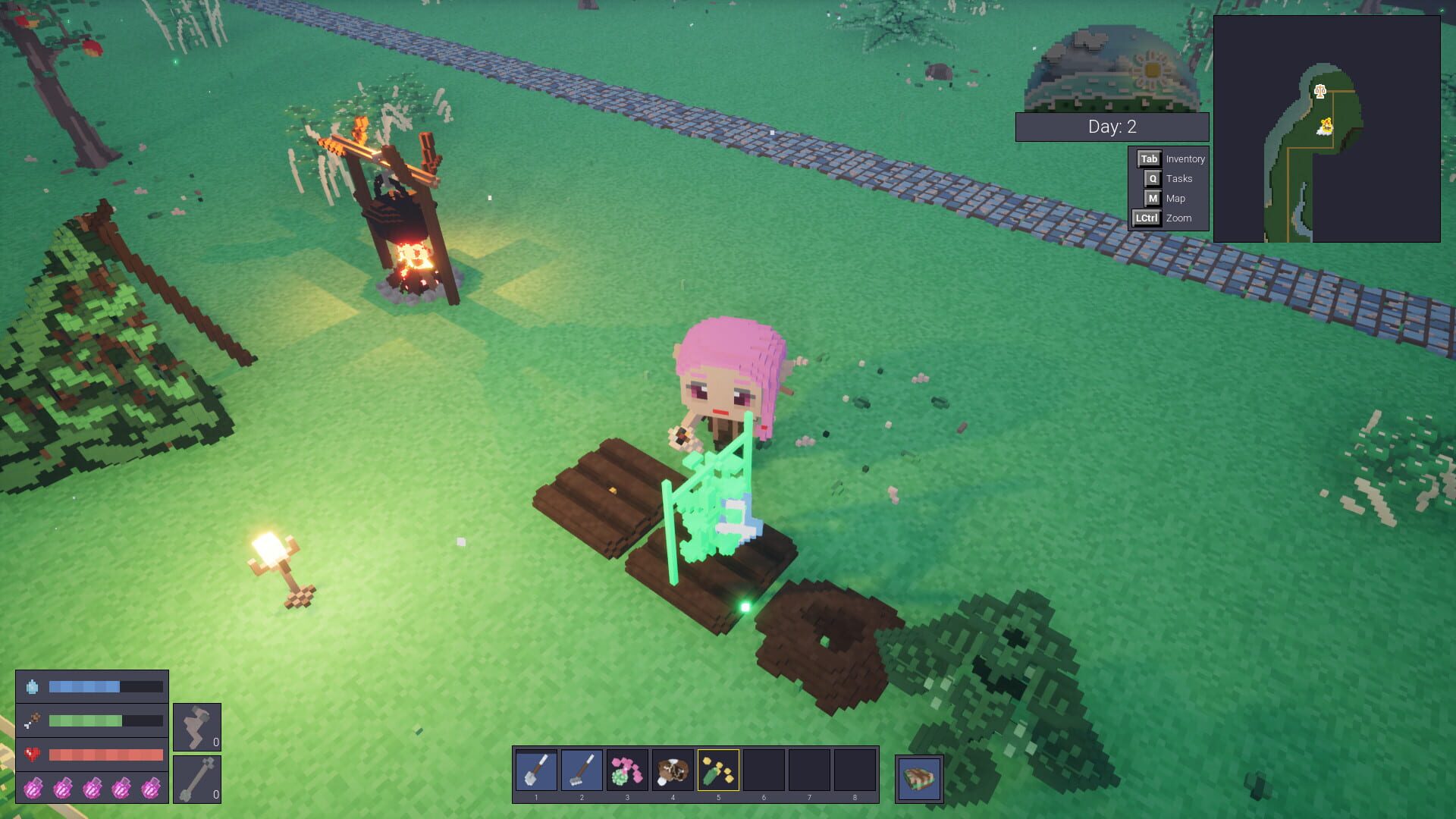The width and height of the screenshot is (1456, 819).
Task: Activate Zoom via the LCtrl shortcut label
Action: (1147, 218)
